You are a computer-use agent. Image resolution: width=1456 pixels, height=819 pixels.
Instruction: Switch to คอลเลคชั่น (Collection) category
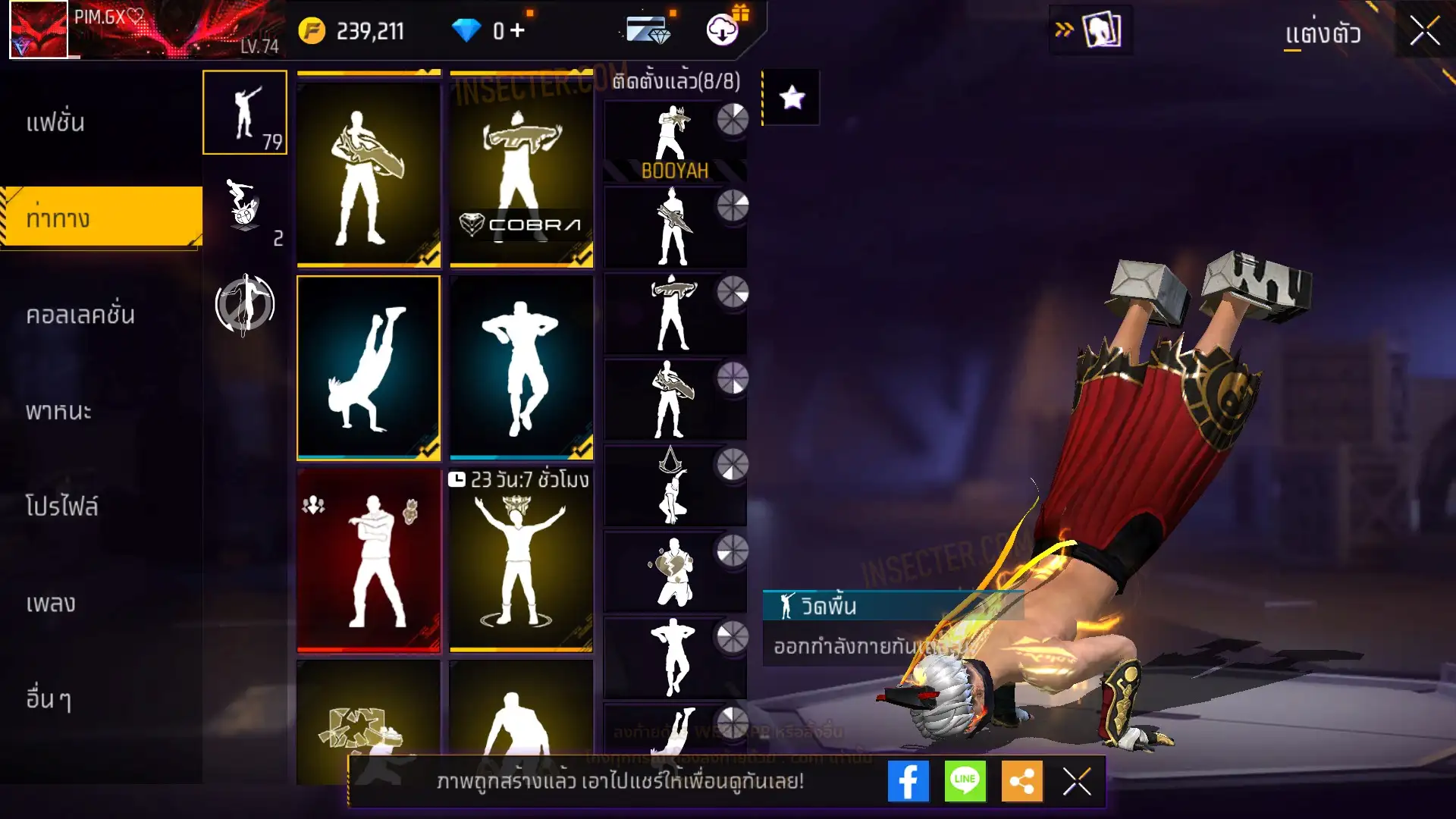[80, 315]
